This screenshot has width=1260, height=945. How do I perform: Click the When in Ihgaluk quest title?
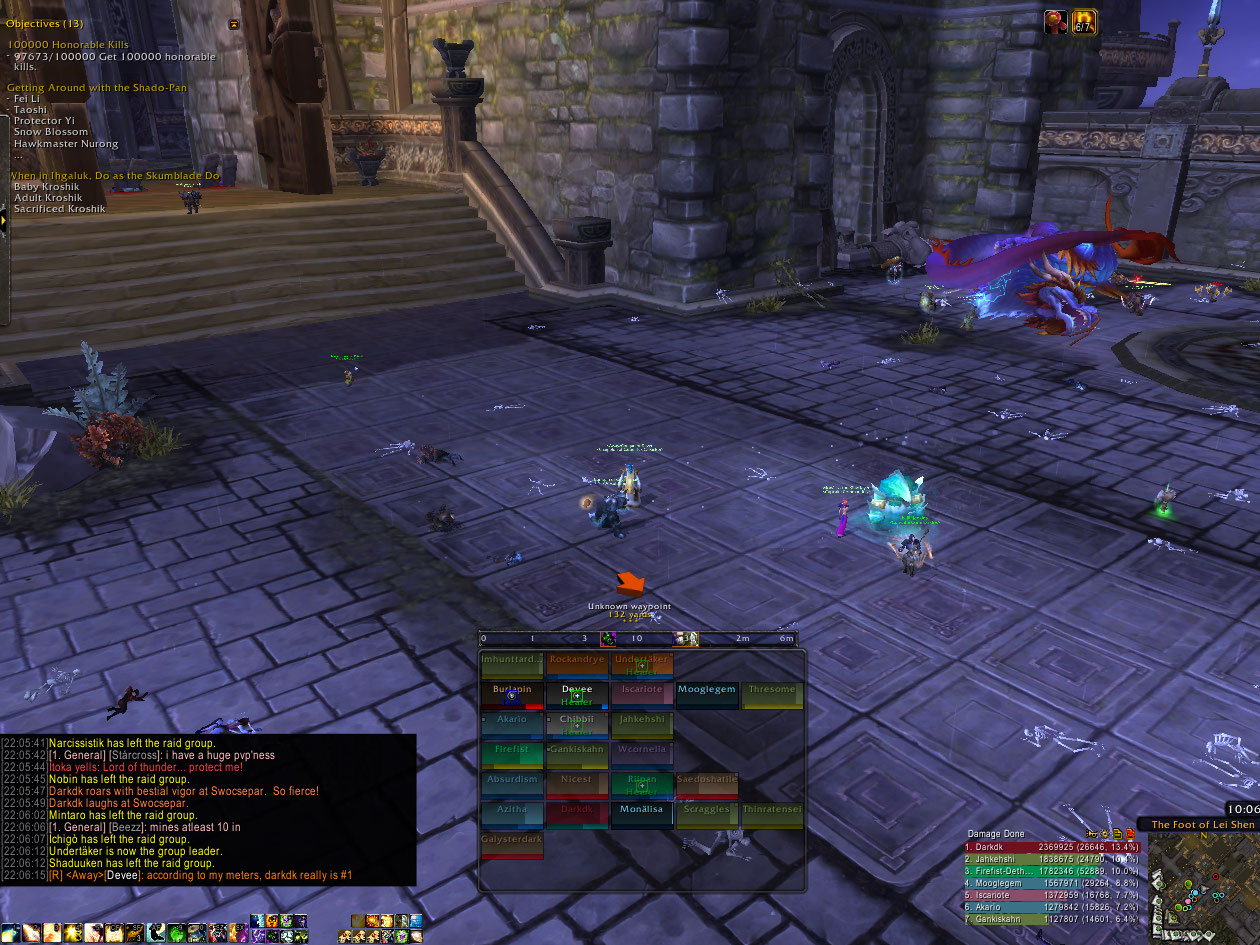pos(115,176)
